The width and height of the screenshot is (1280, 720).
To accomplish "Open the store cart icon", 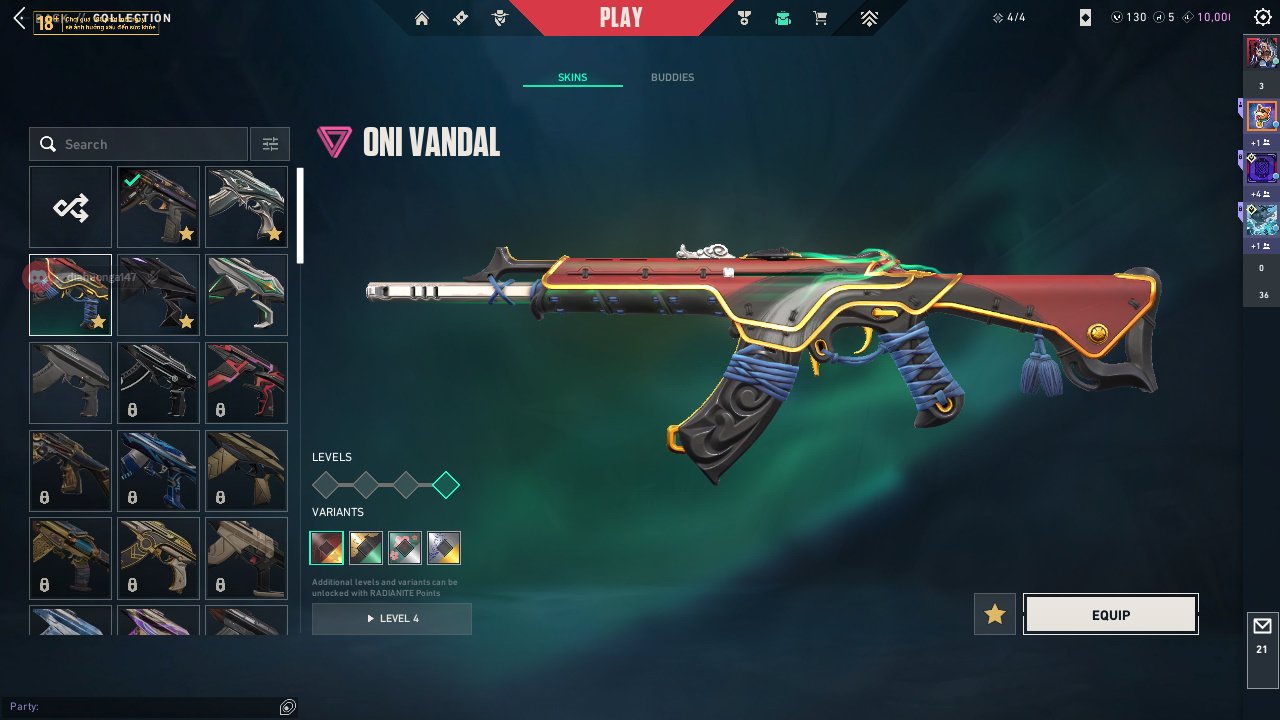I will pos(820,18).
